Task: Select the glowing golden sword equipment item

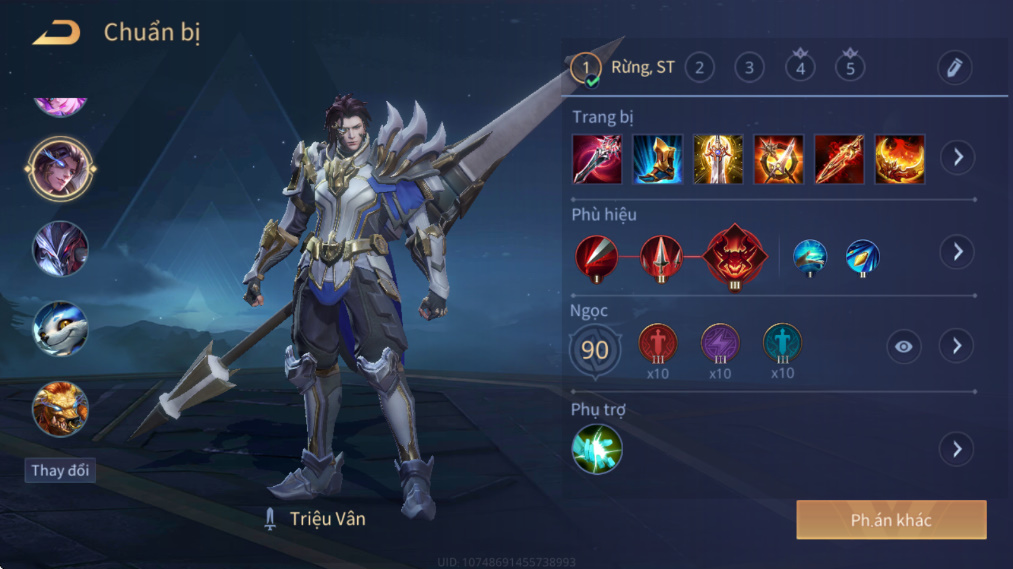Action: point(718,159)
